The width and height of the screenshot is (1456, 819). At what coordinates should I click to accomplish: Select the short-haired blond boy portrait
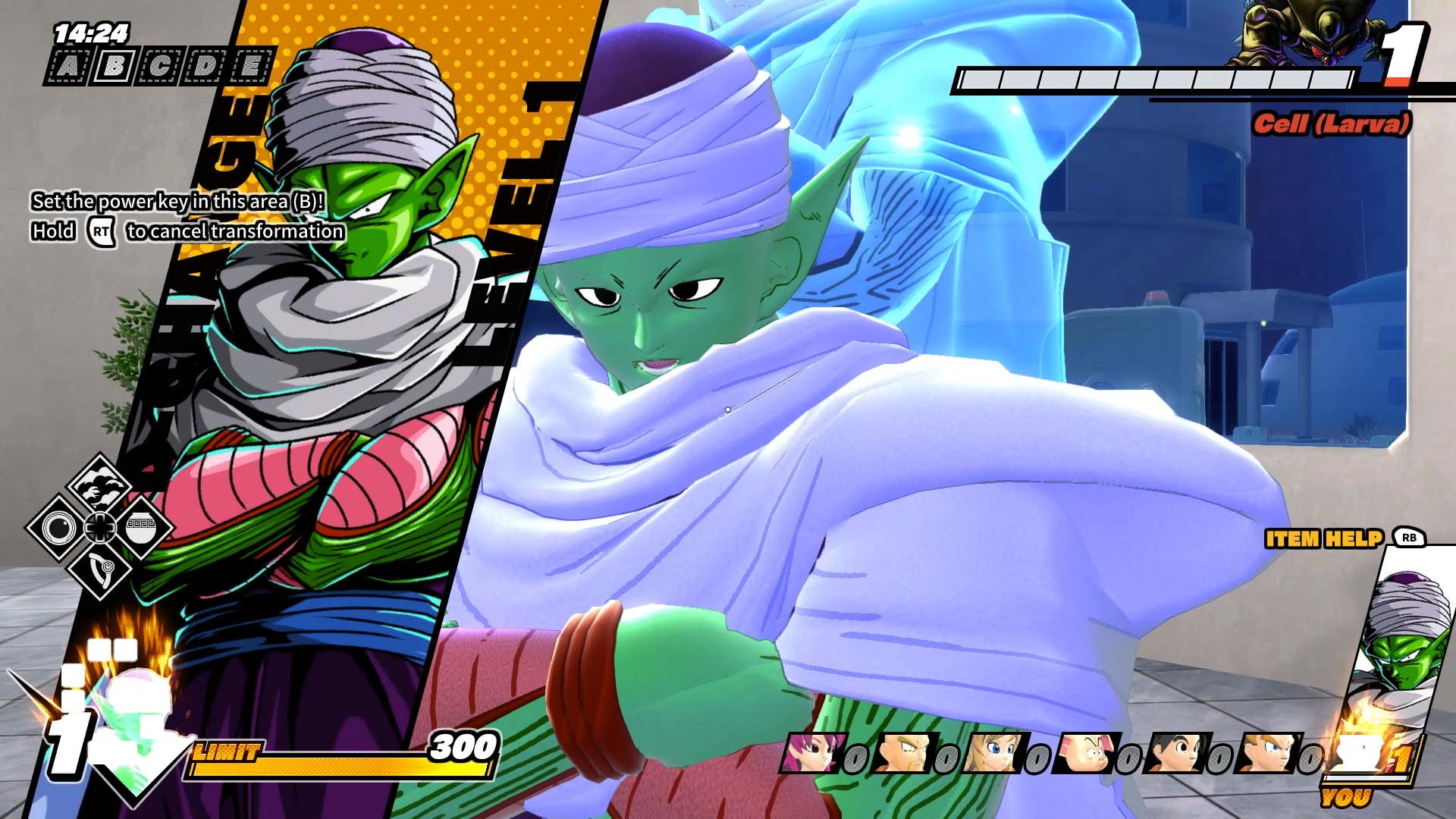pyautogui.click(x=1266, y=752)
